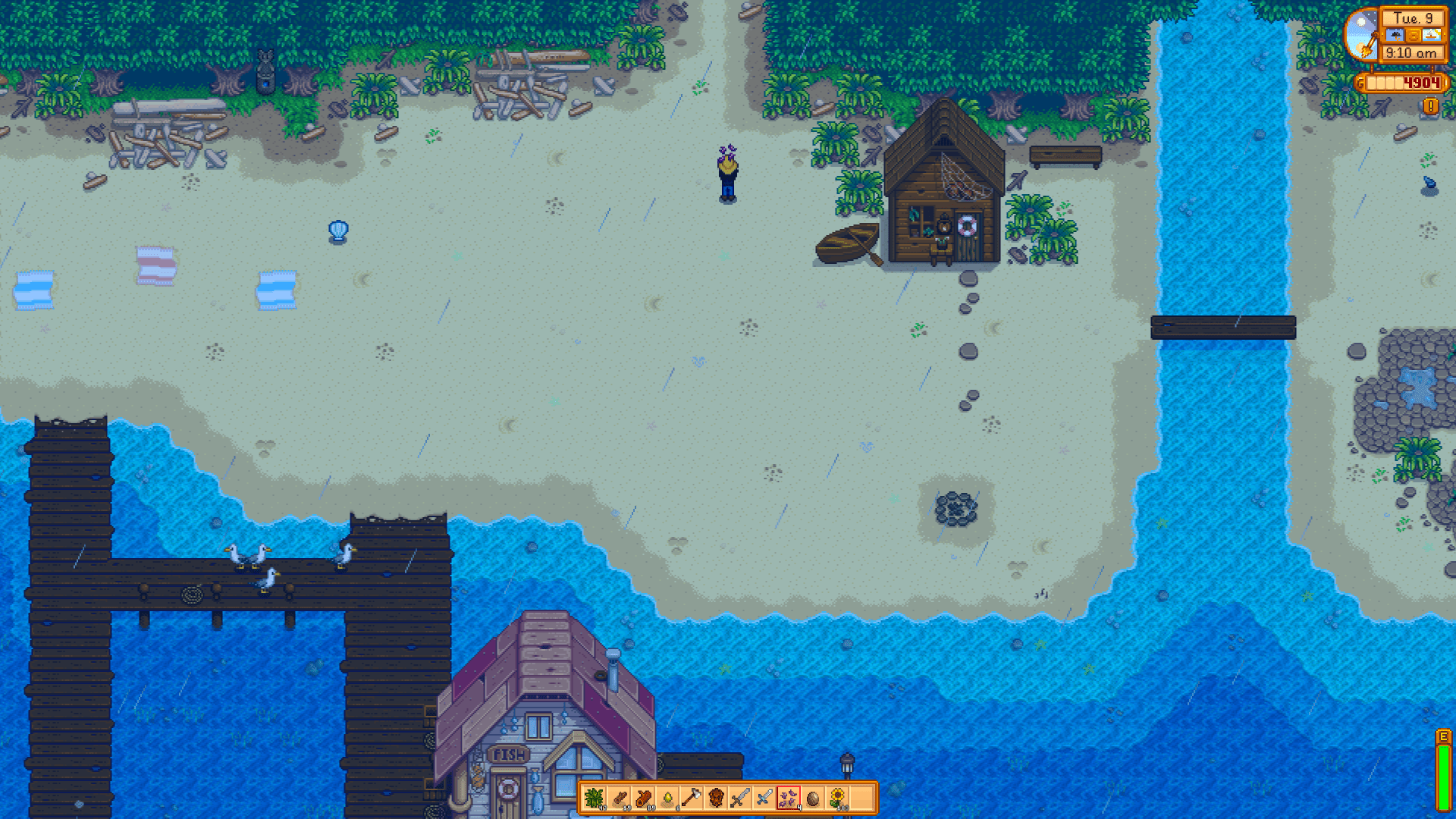
Task: Select the wood pieces in the second hotbar slot
Action: pos(619,797)
